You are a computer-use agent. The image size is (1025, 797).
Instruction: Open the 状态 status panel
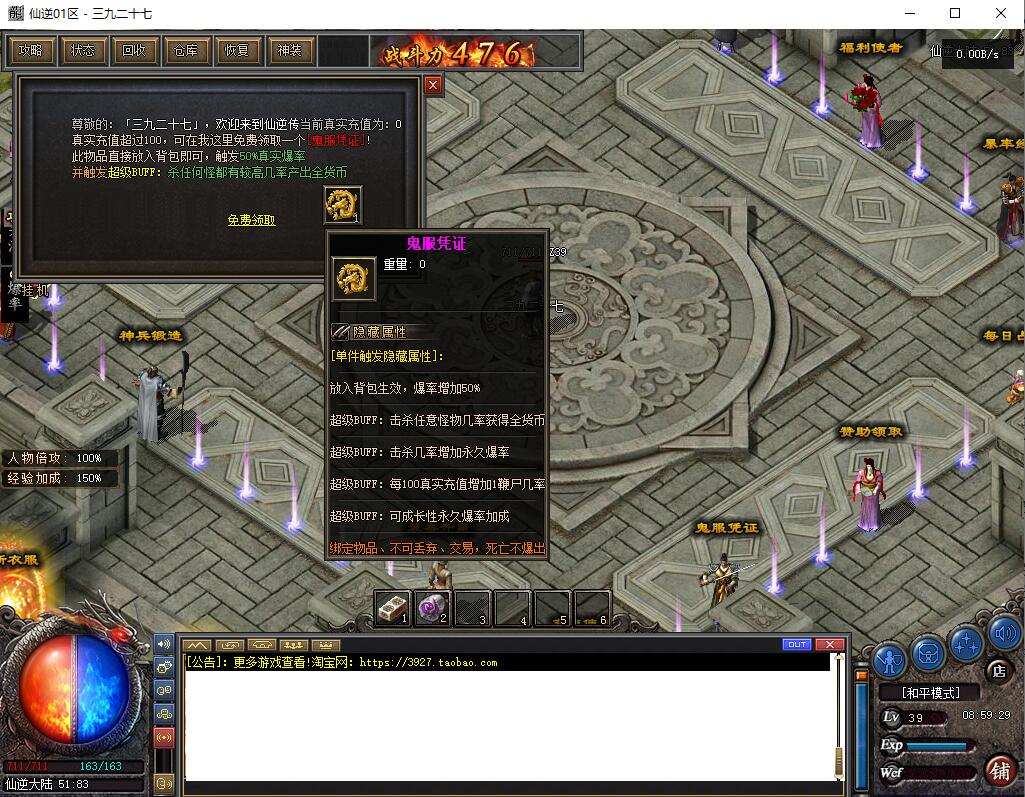pos(83,51)
